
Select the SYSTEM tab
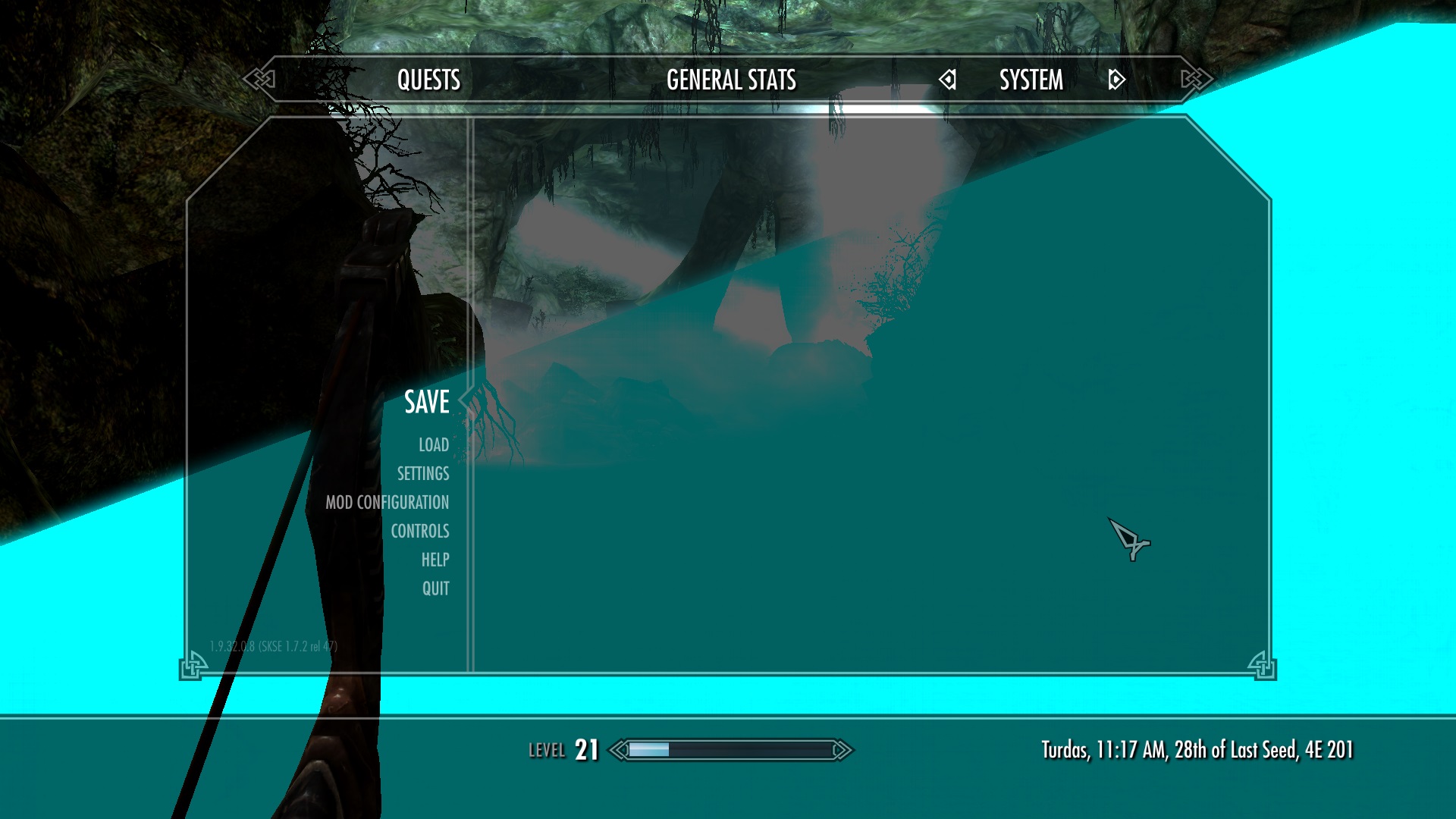pos(1031,79)
